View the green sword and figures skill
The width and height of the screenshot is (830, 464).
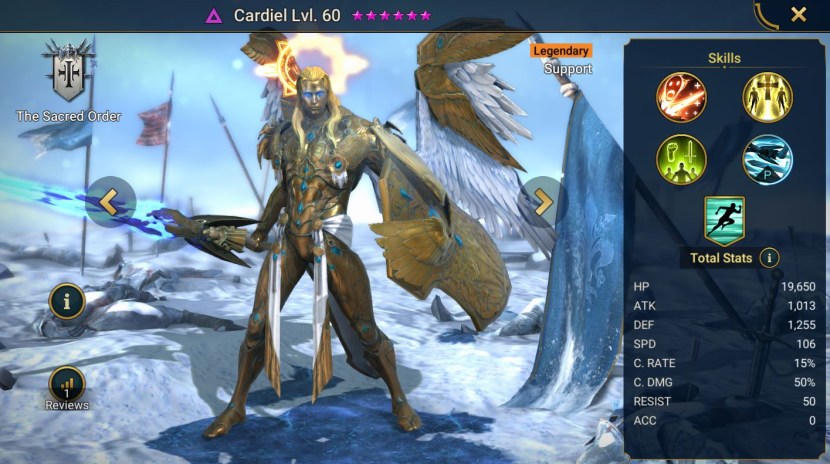[681, 160]
